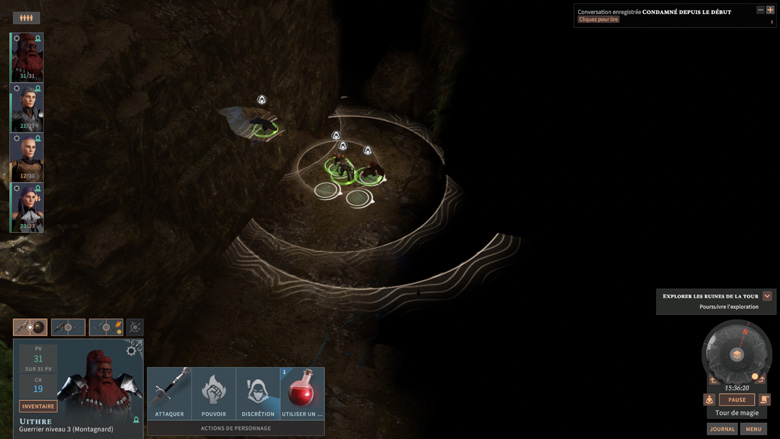Select the weapon and shield equipment set

[x=30, y=327]
